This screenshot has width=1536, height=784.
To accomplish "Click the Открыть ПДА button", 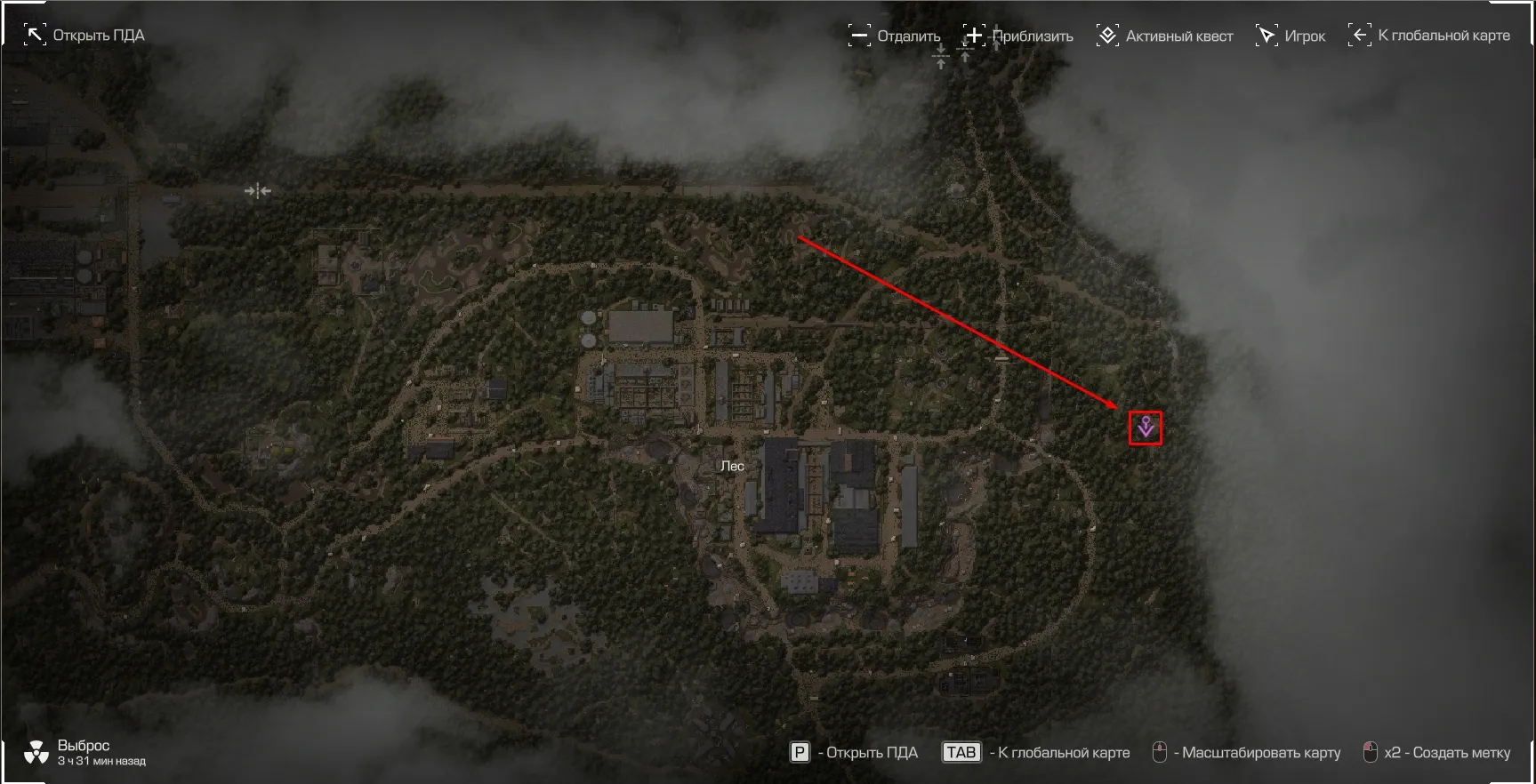I will [84, 36].
